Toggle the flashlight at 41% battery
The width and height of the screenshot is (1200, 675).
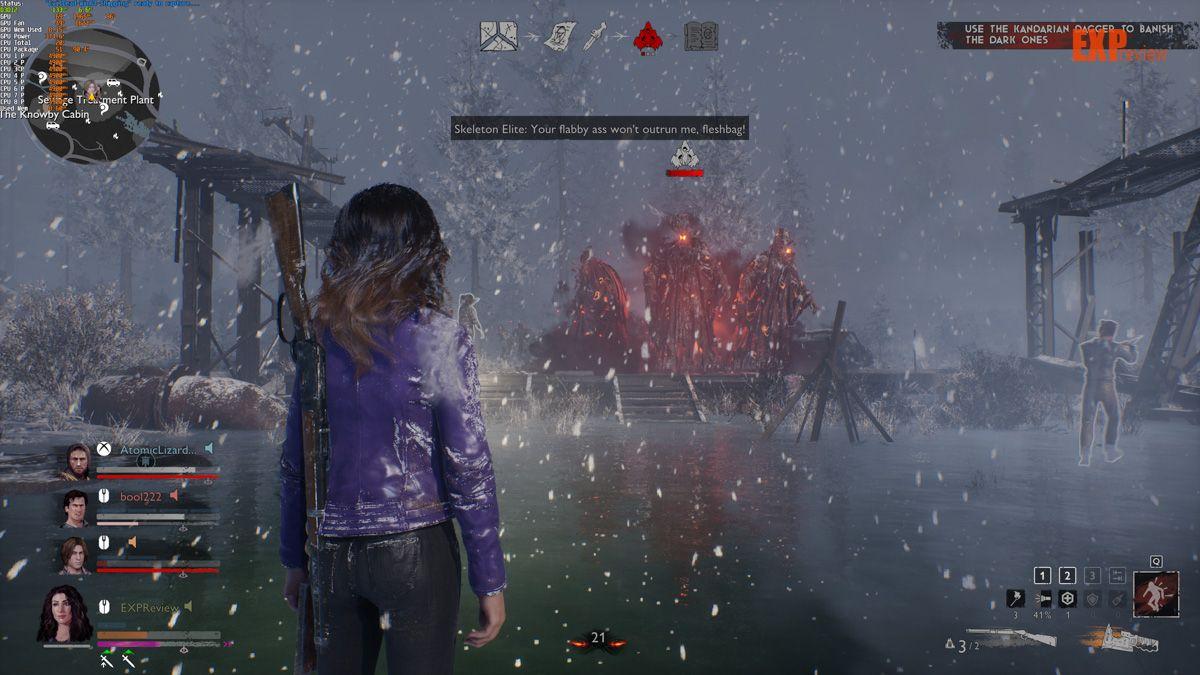[1042, 599]
